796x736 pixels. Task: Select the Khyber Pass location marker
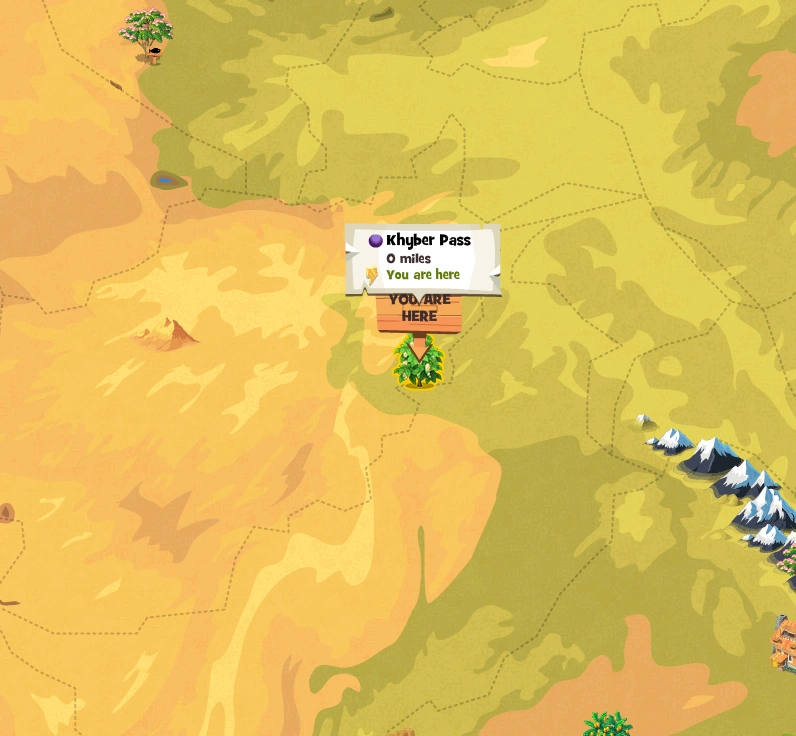coord(419,362)
